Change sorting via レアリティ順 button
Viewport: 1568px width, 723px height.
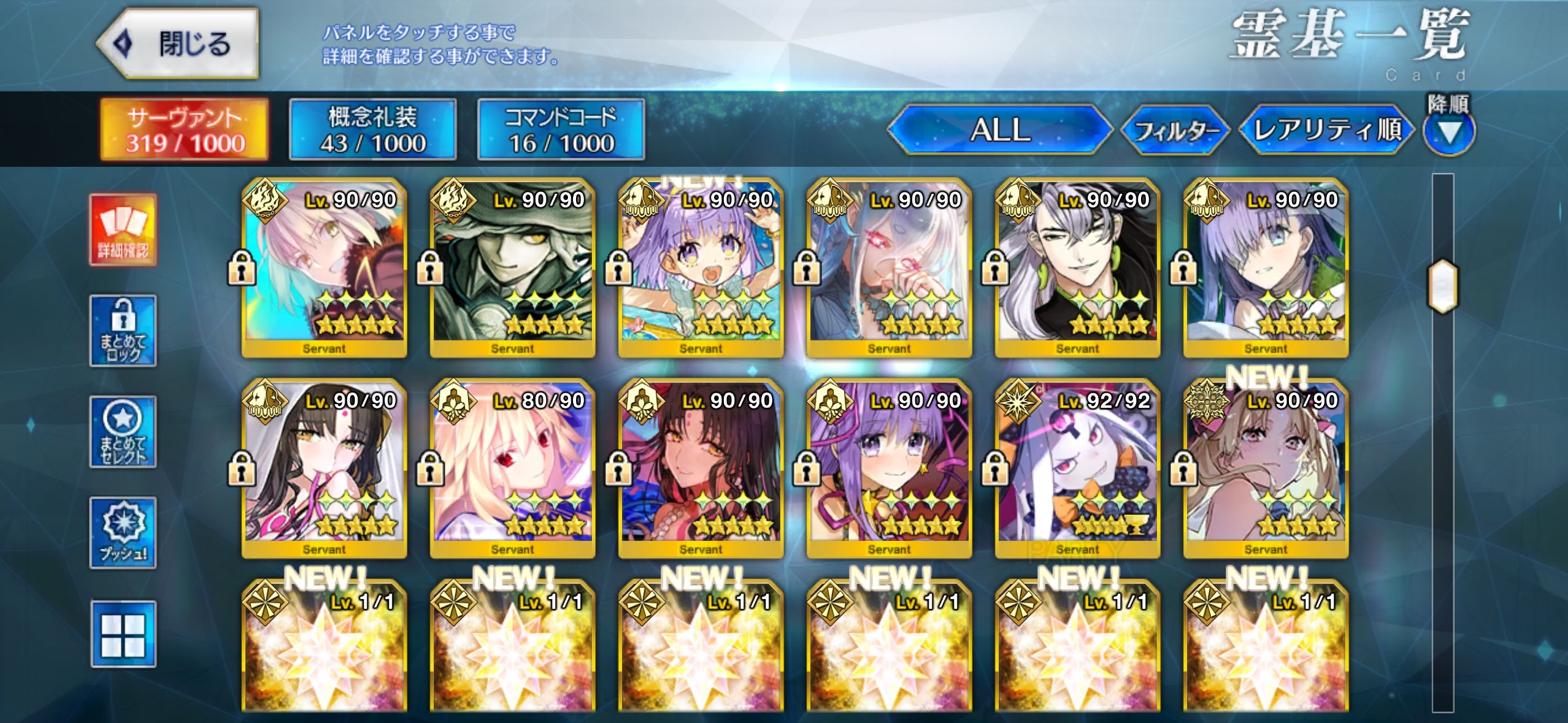click(1327, 130)
